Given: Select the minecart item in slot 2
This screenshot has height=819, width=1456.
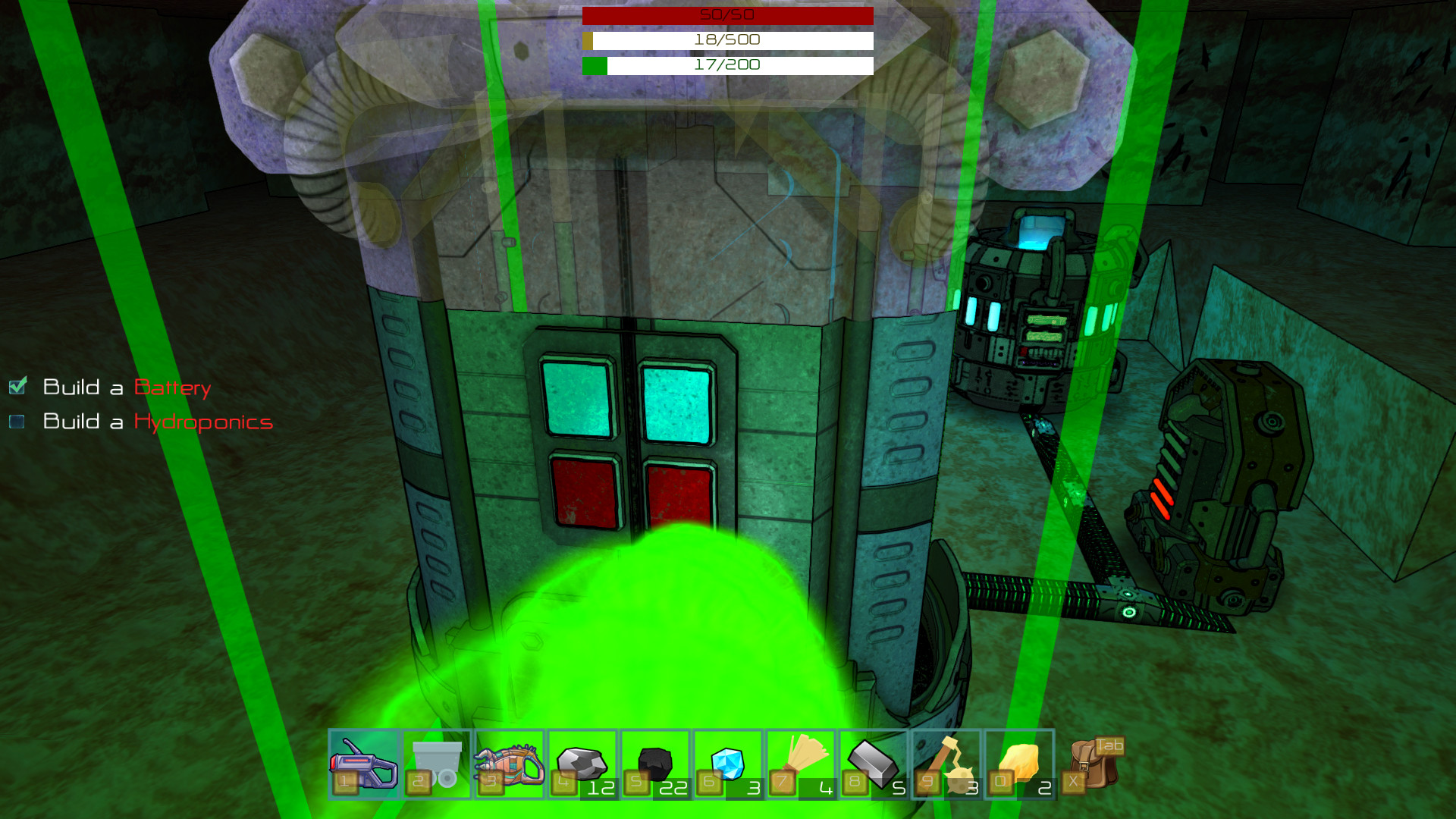Looking at the screenshot, I should (435, 764).
